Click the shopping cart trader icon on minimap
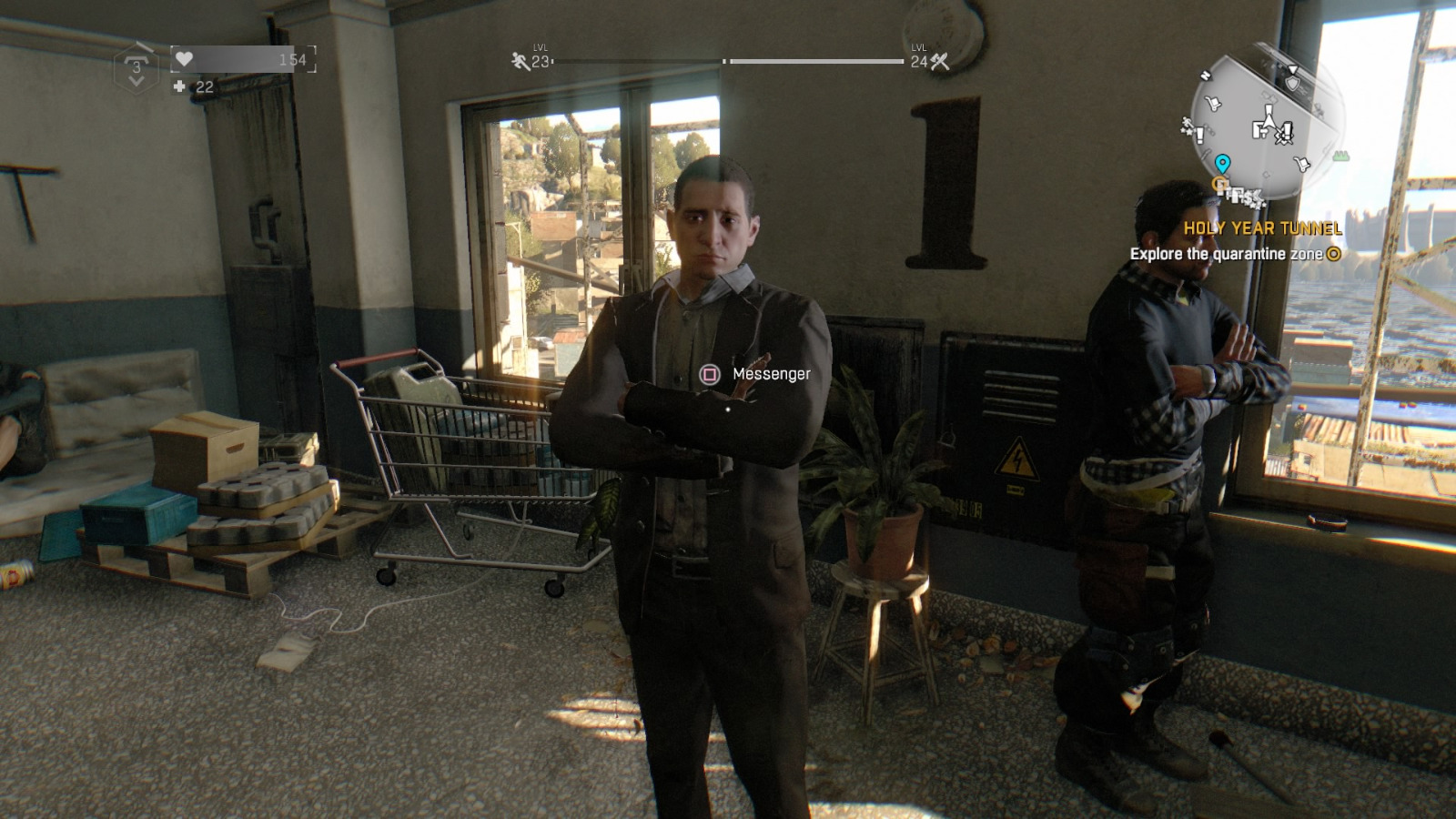Viewport: 1456px width, 819px height. [x=1213, y=103]
